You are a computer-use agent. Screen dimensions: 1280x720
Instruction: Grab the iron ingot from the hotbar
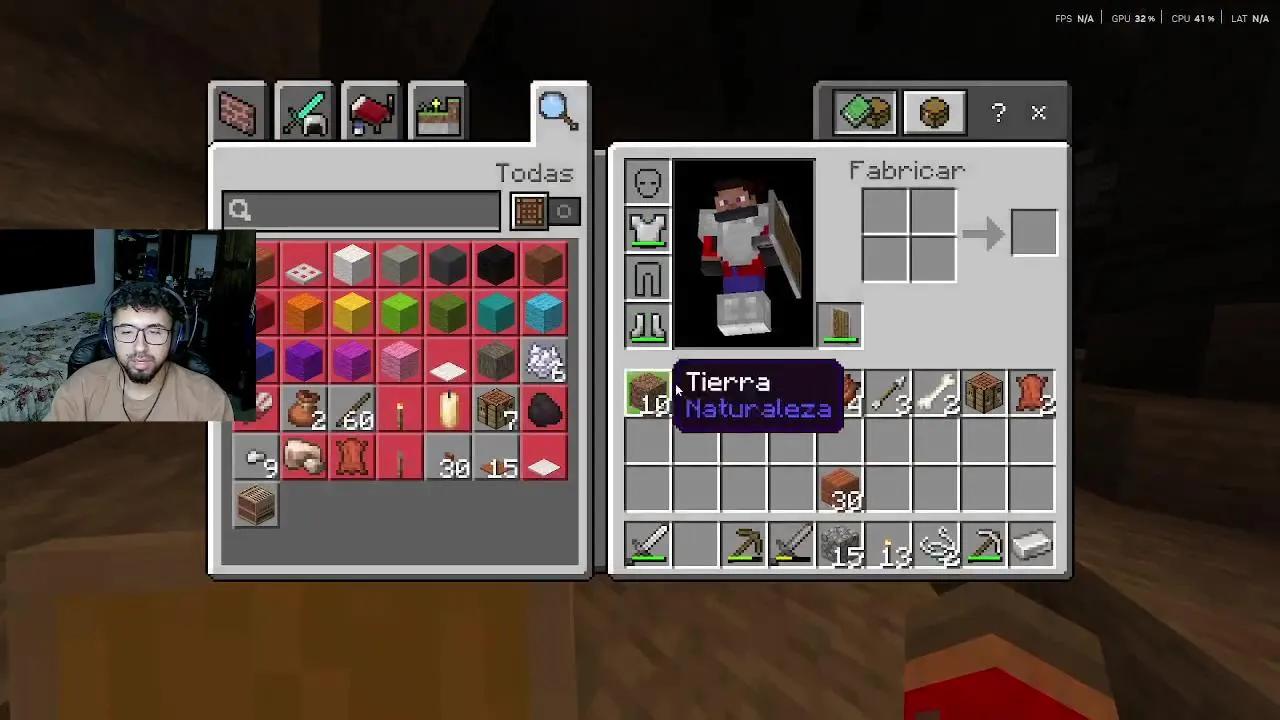coord(1032,545)
